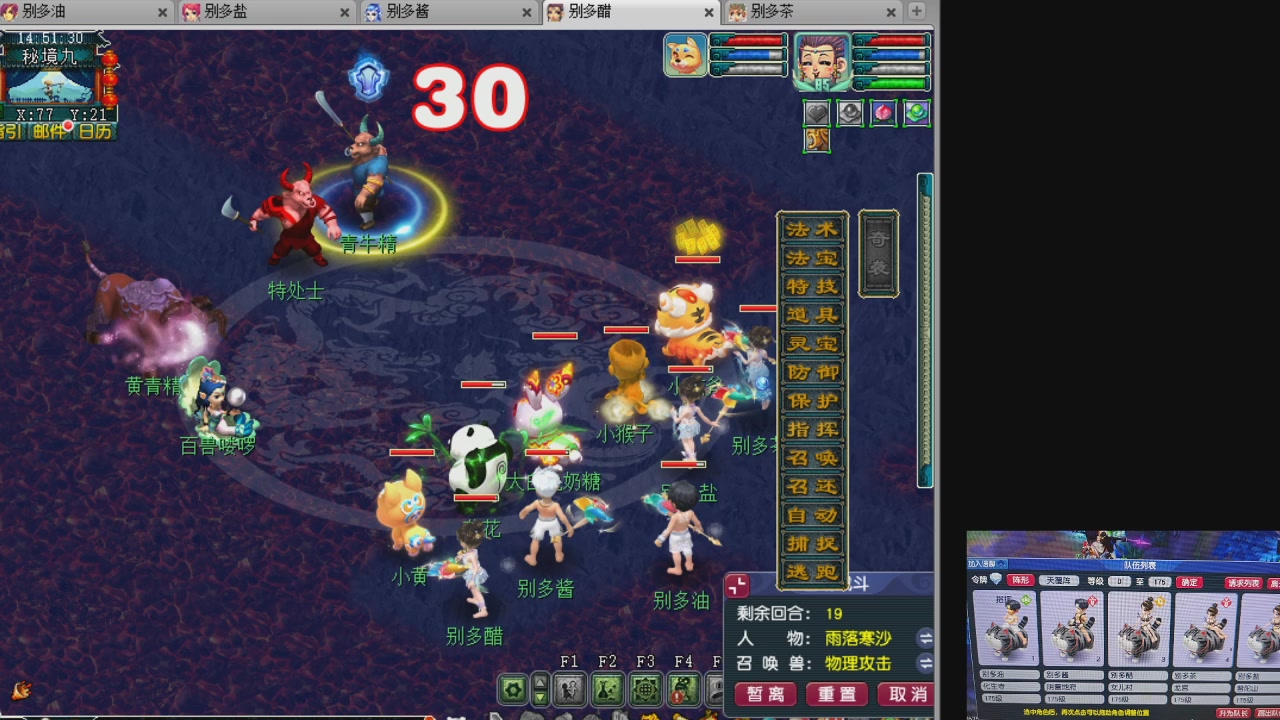This screenshot has height=720, width=1280.
Task: Click the golden lion statue item icon
Action: (817, 139)
